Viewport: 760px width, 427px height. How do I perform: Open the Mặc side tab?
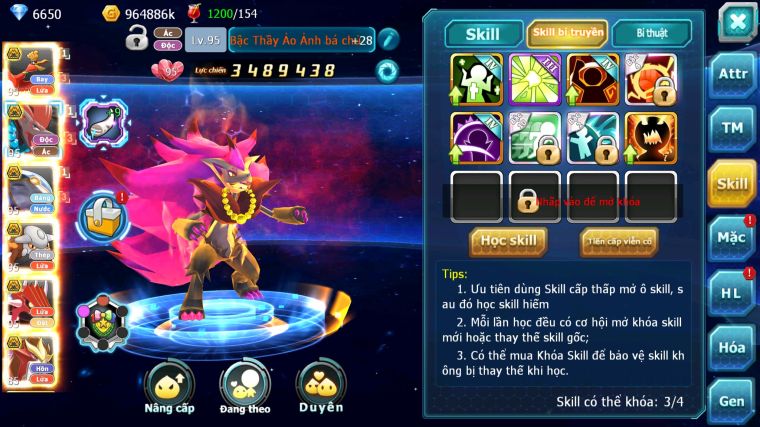pyautogui.click(x=732, y=237)
